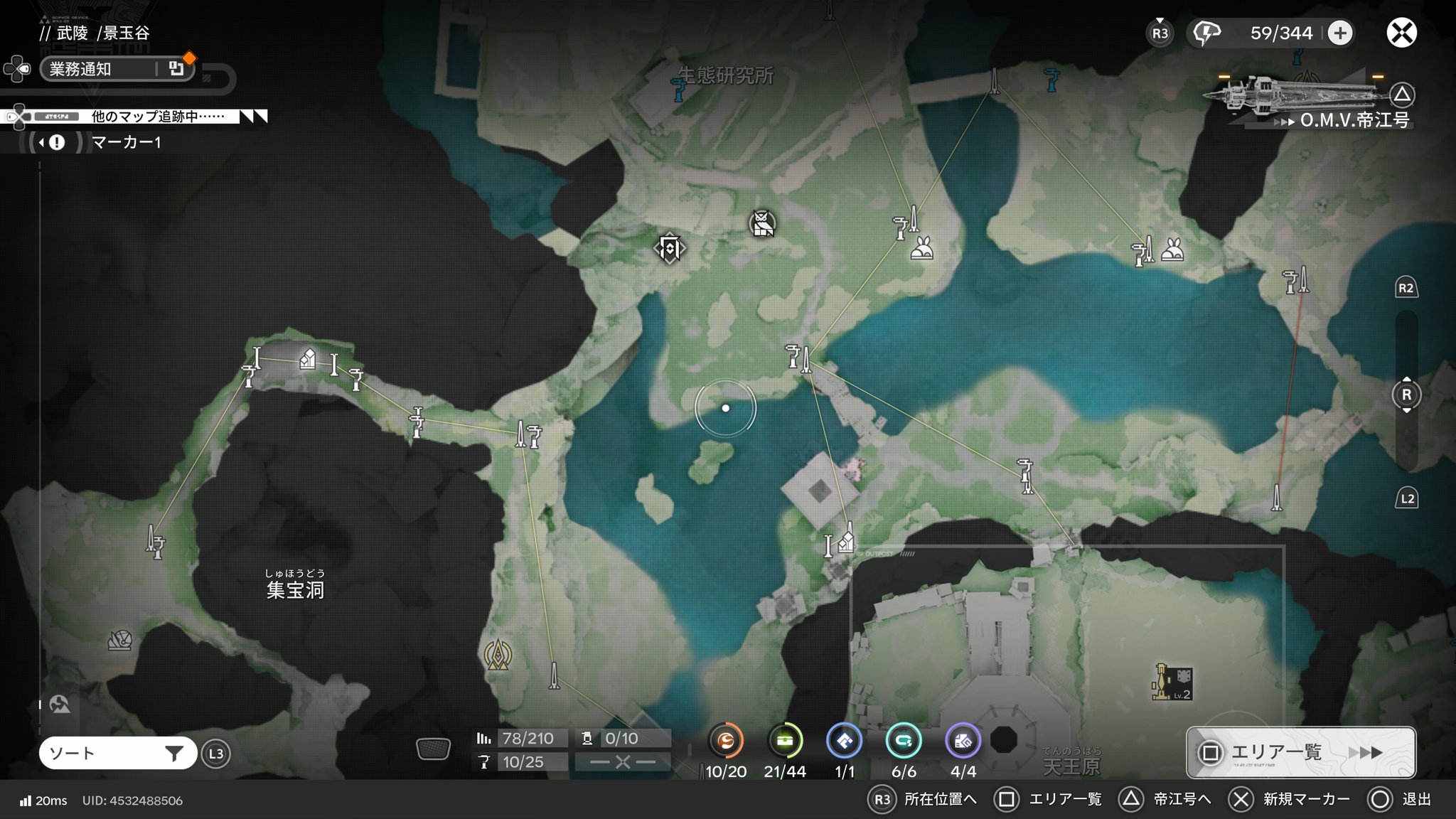Show the purple document collectible counter
Image resolution: width=1456 pixels, height=819 pixels.
[963, 742]
